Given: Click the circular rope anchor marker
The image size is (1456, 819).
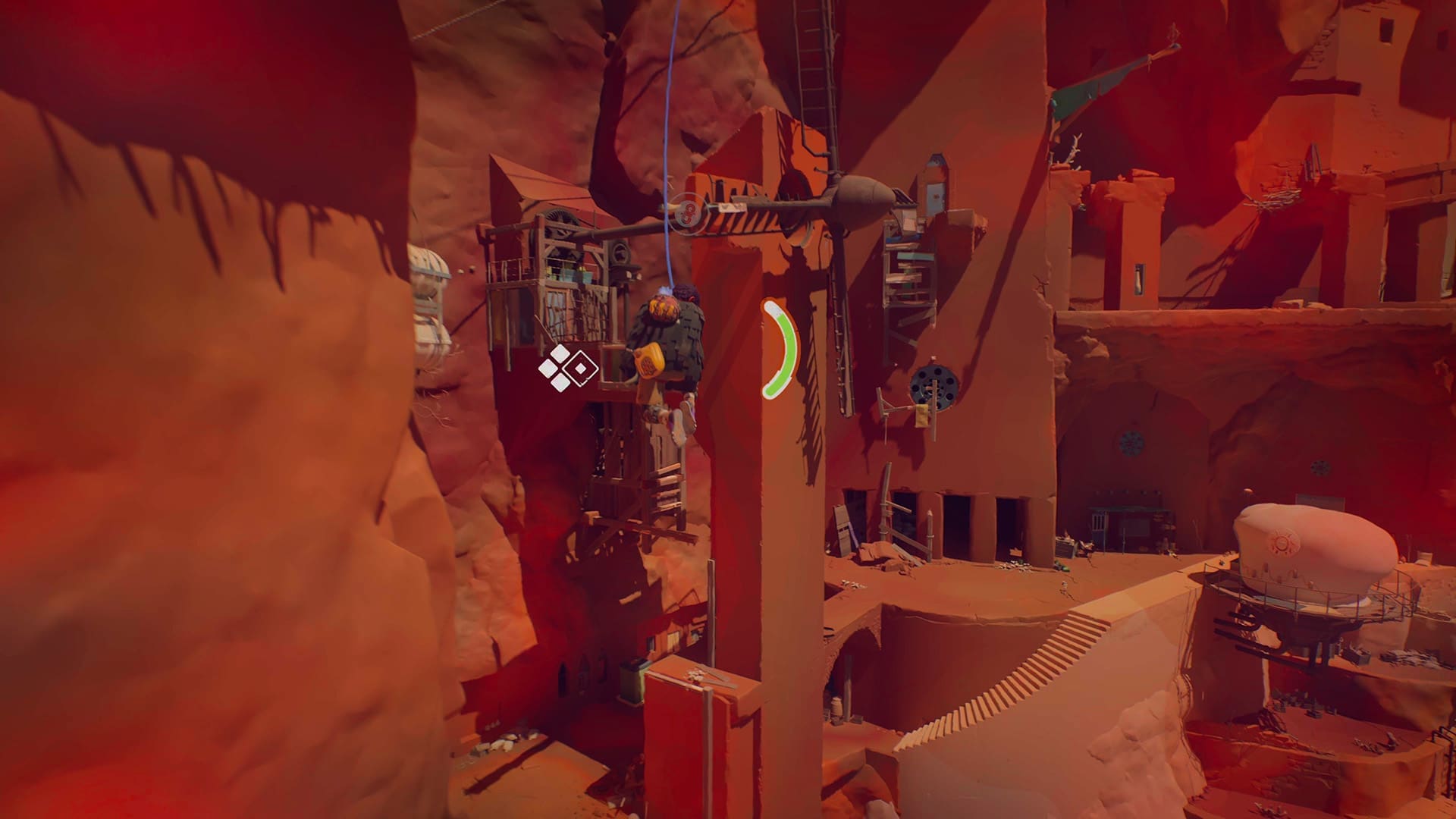Looking at the screenshot, I should click(x=689, y=214).
